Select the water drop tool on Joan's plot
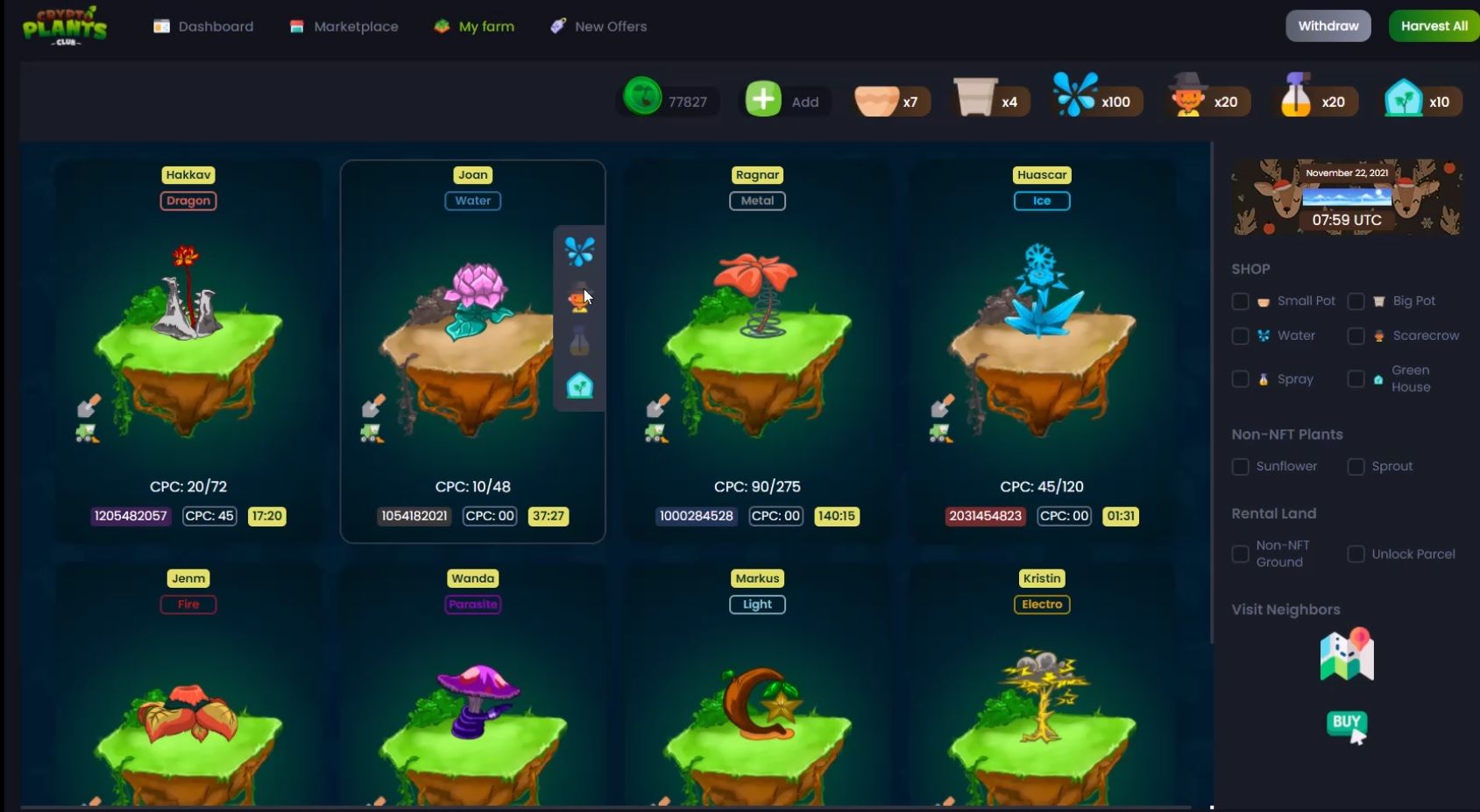The image size is (1480, 812). click(578, 251)
